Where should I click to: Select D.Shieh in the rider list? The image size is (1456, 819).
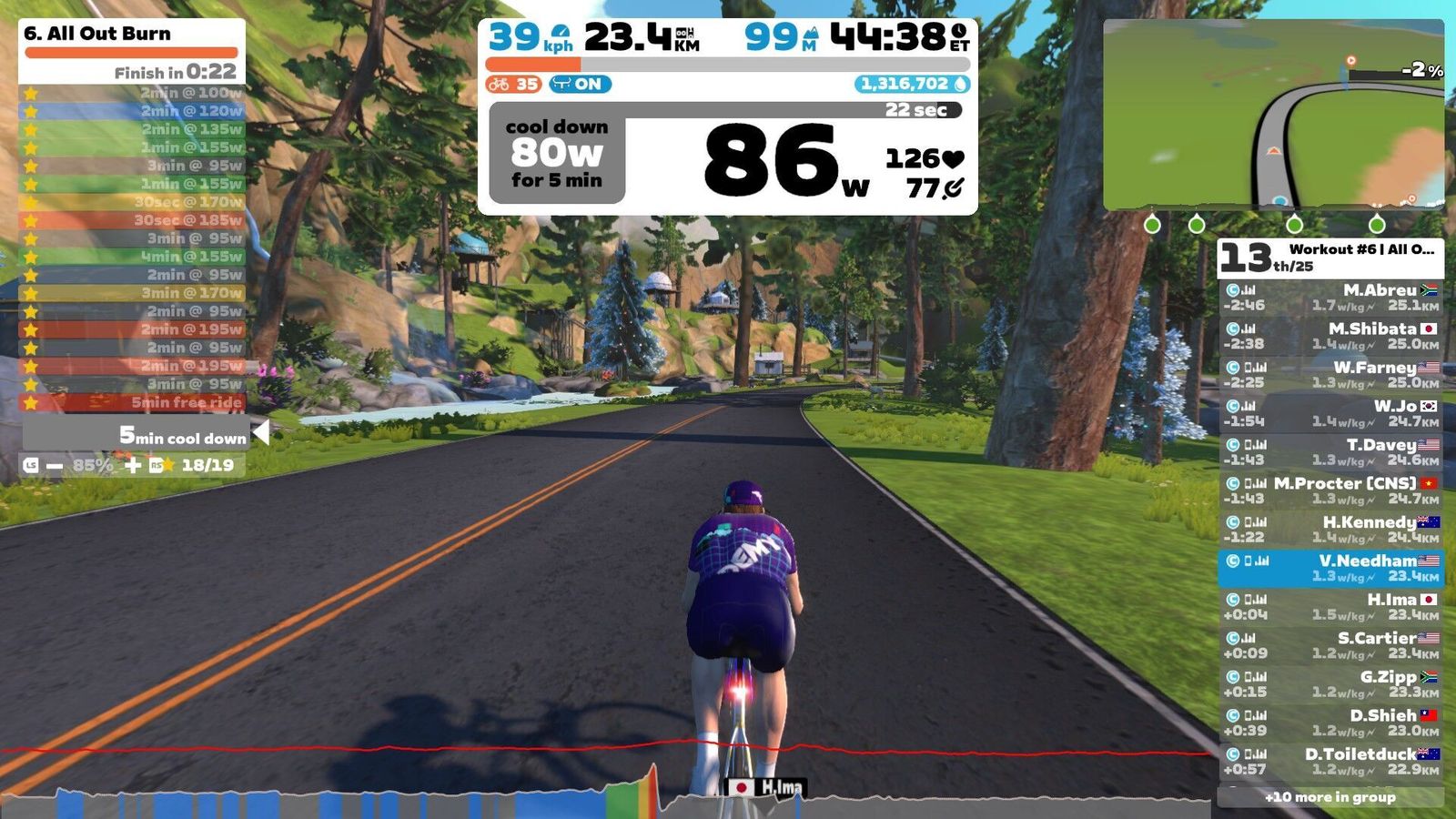(x=1330, y=723)
